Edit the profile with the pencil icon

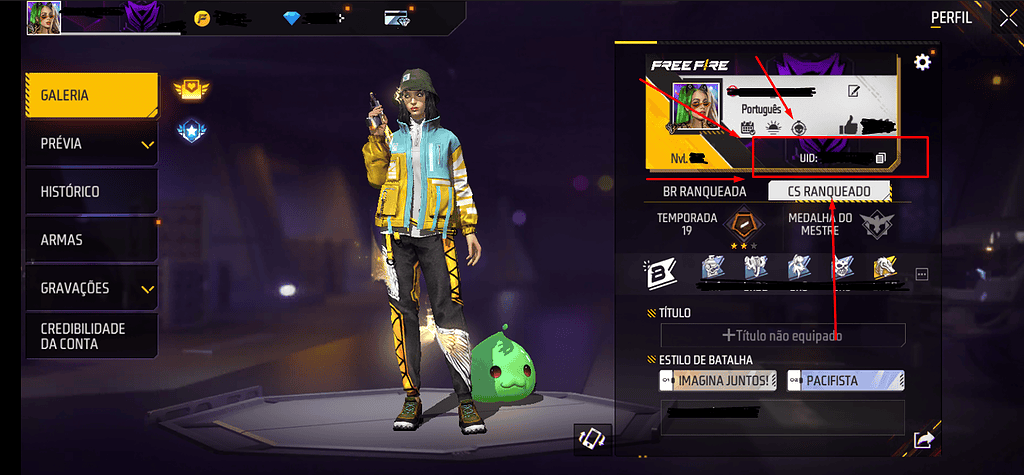point(854,91)
